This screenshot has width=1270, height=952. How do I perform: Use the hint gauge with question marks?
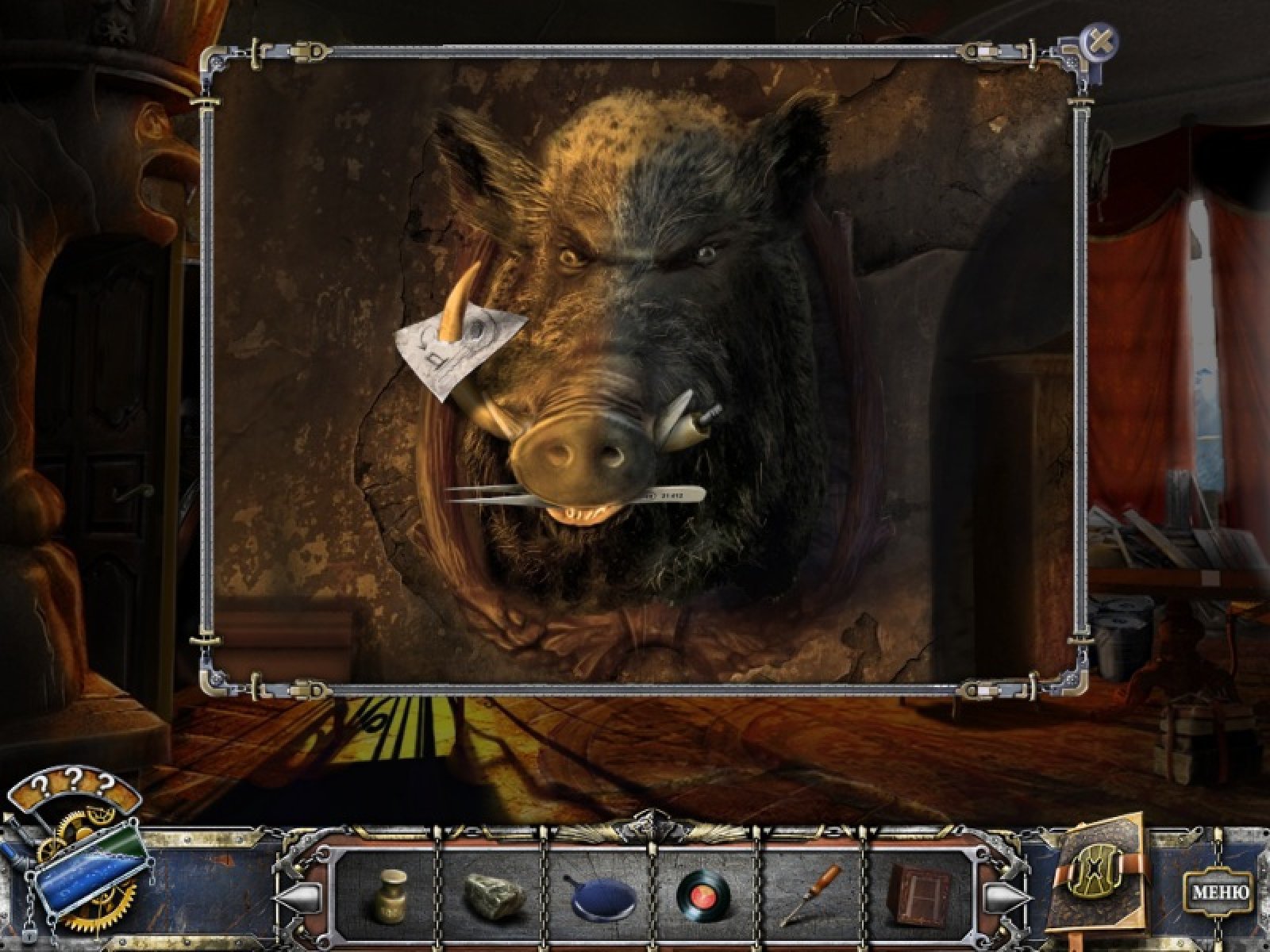(71, 871)
